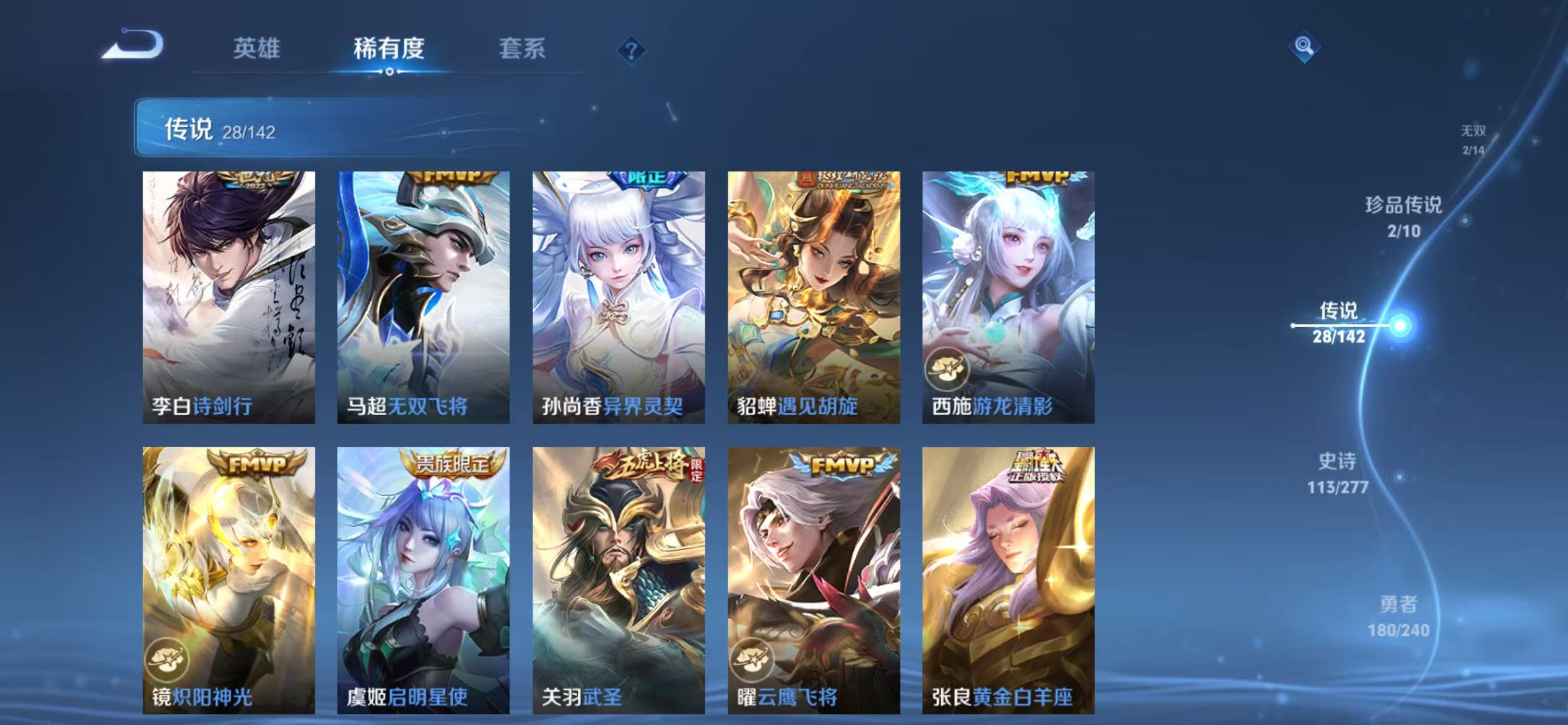Image resolution: width=1568 pixels, height=725 pixels.
Task: Open the skin search magnifier
Action: 1303,47
